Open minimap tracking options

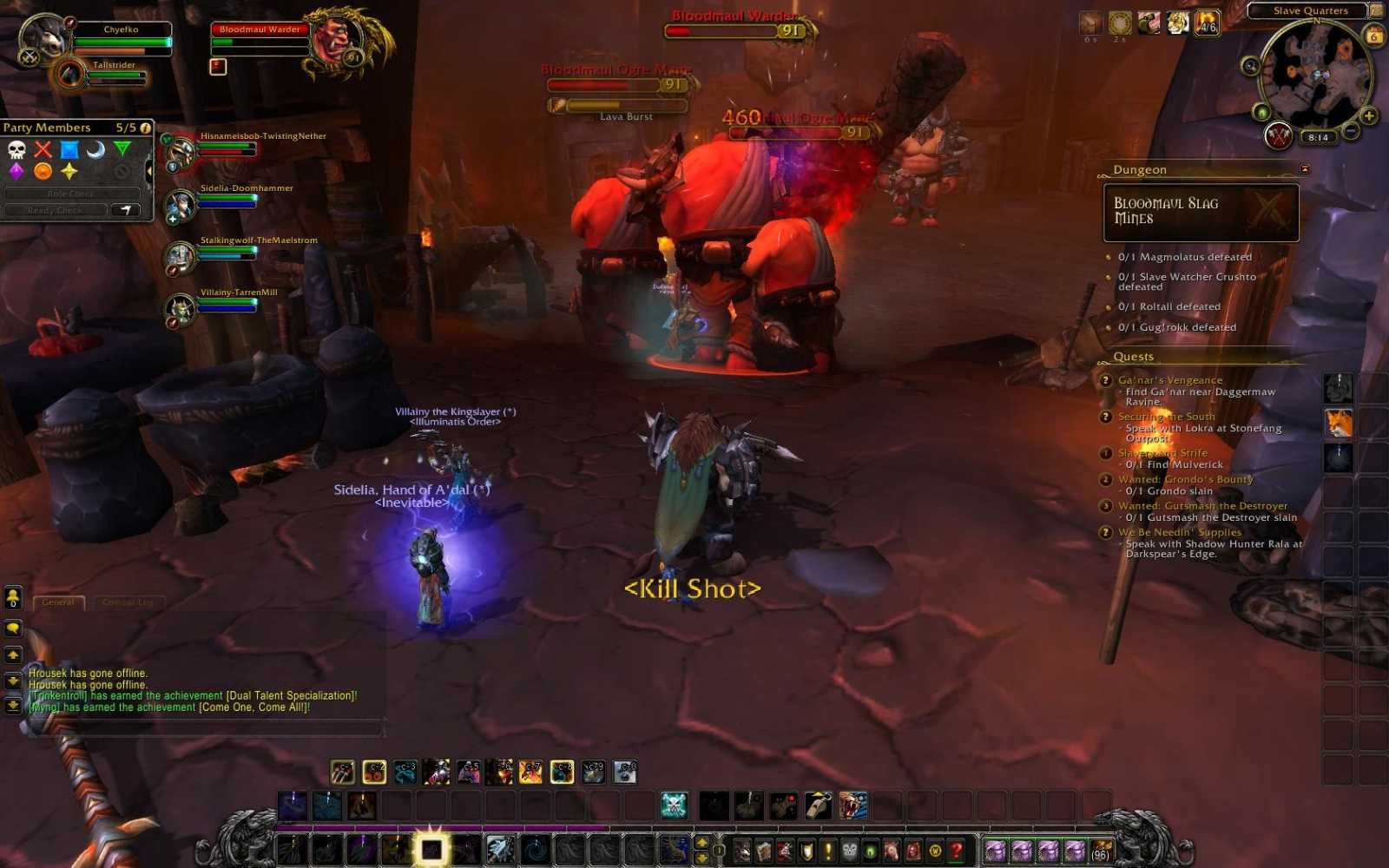(x=1250, y=65)
